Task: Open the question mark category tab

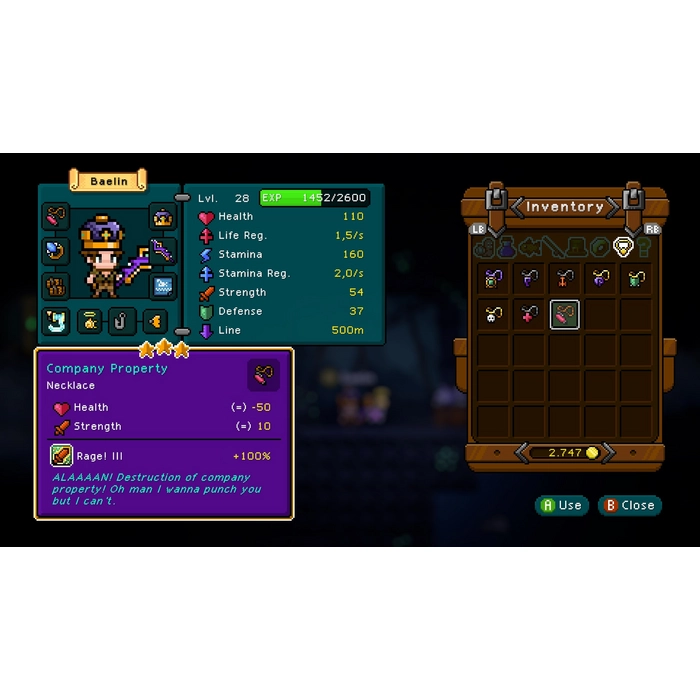Action: pyautogui.click(x=644, y=247)
